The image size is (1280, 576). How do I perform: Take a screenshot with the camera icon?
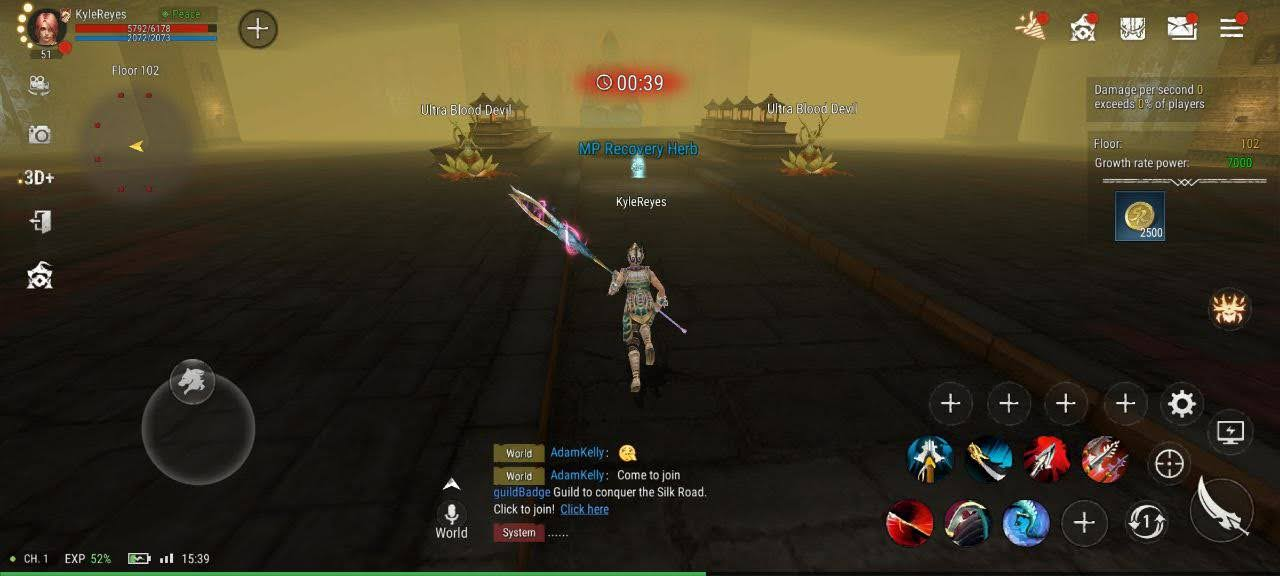(x=39, y=134)
